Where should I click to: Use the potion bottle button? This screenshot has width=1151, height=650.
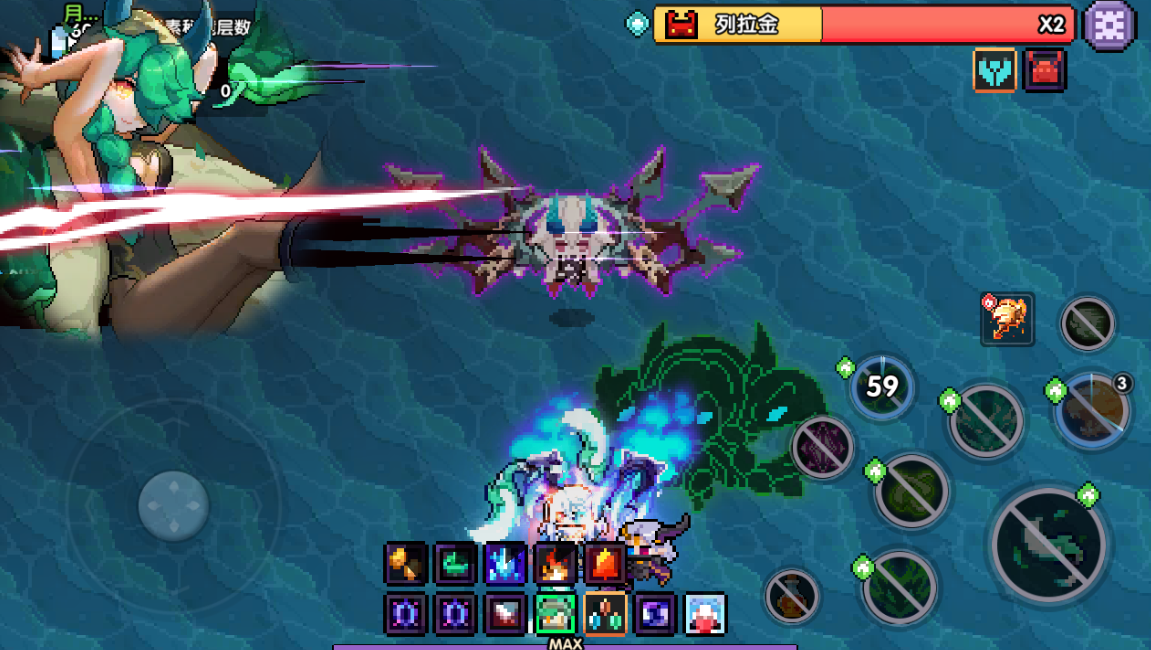[792, 596]
